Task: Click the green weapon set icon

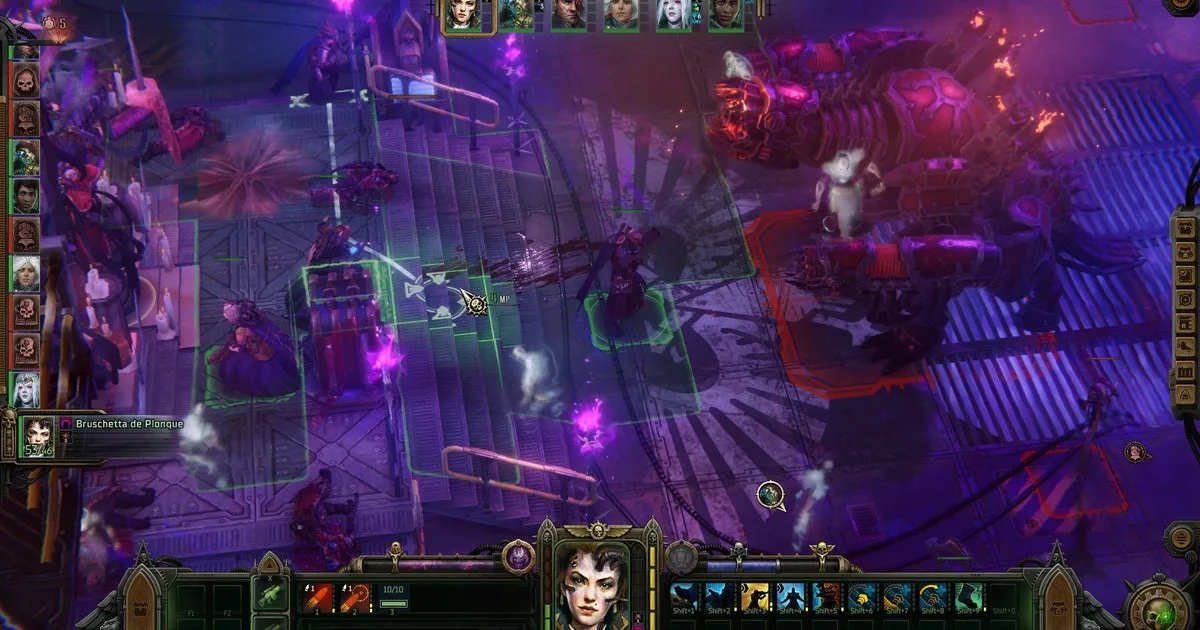Action: (270, 596)
